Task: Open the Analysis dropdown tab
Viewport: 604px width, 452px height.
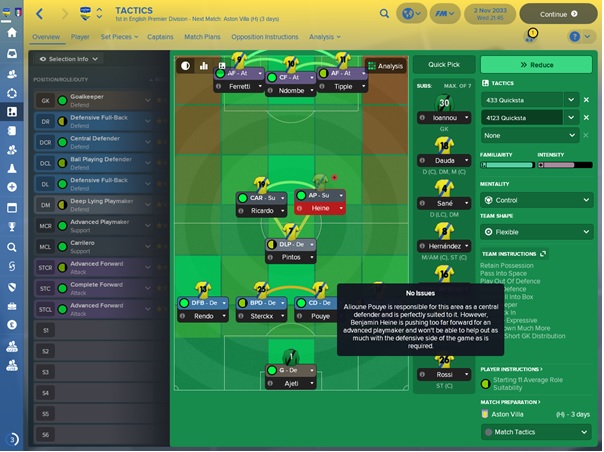Action: click(325, 37)
